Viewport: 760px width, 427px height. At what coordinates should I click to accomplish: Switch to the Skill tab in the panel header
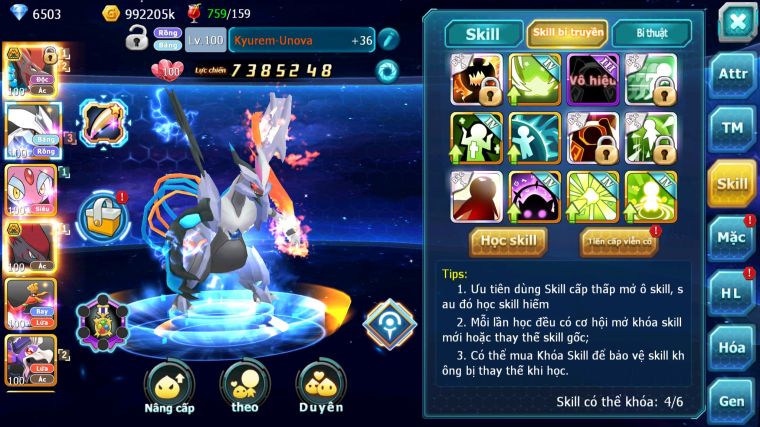[x=483, y=34]
